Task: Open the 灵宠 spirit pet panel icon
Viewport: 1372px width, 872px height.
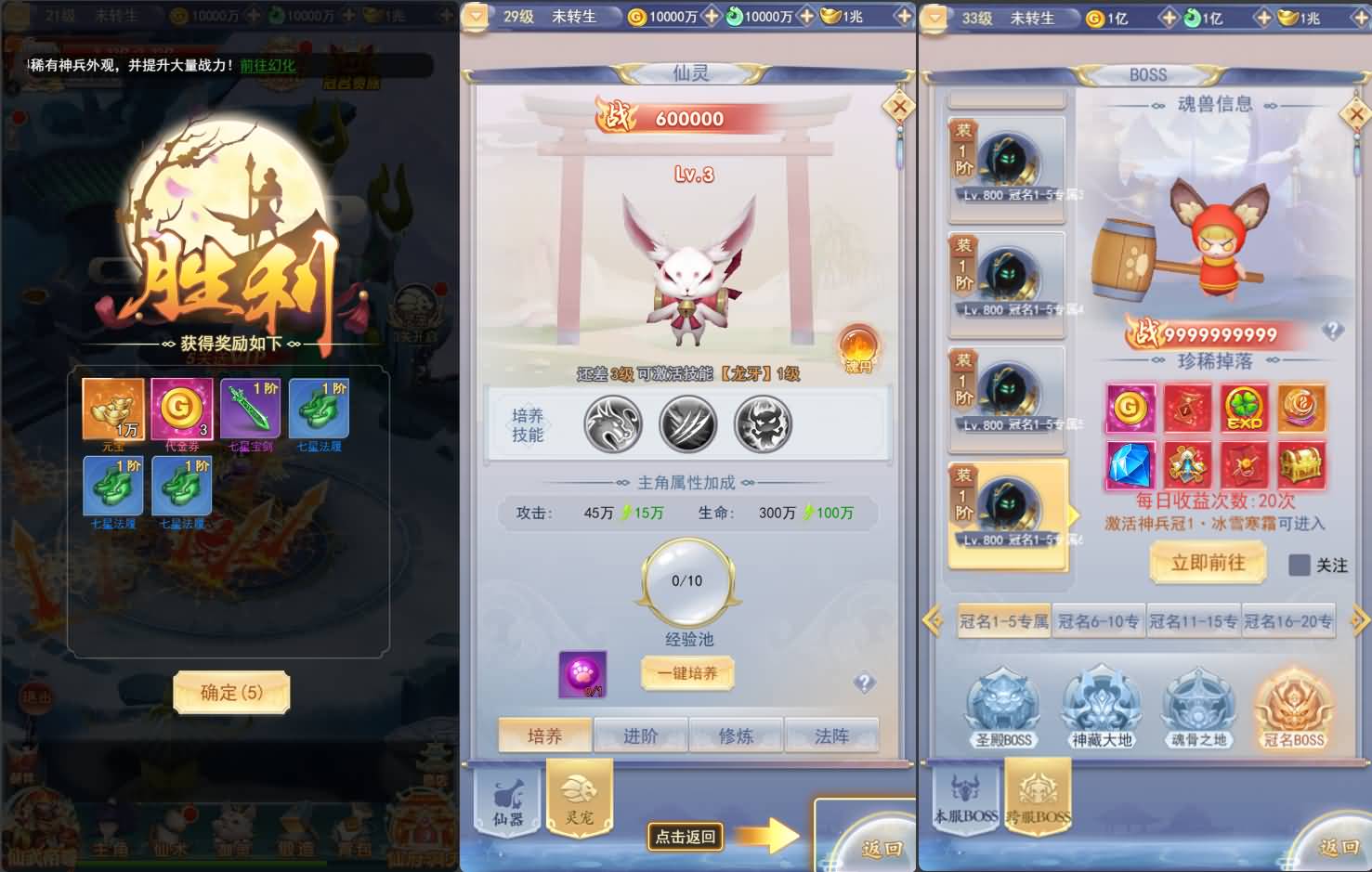Action: [580, 797]
